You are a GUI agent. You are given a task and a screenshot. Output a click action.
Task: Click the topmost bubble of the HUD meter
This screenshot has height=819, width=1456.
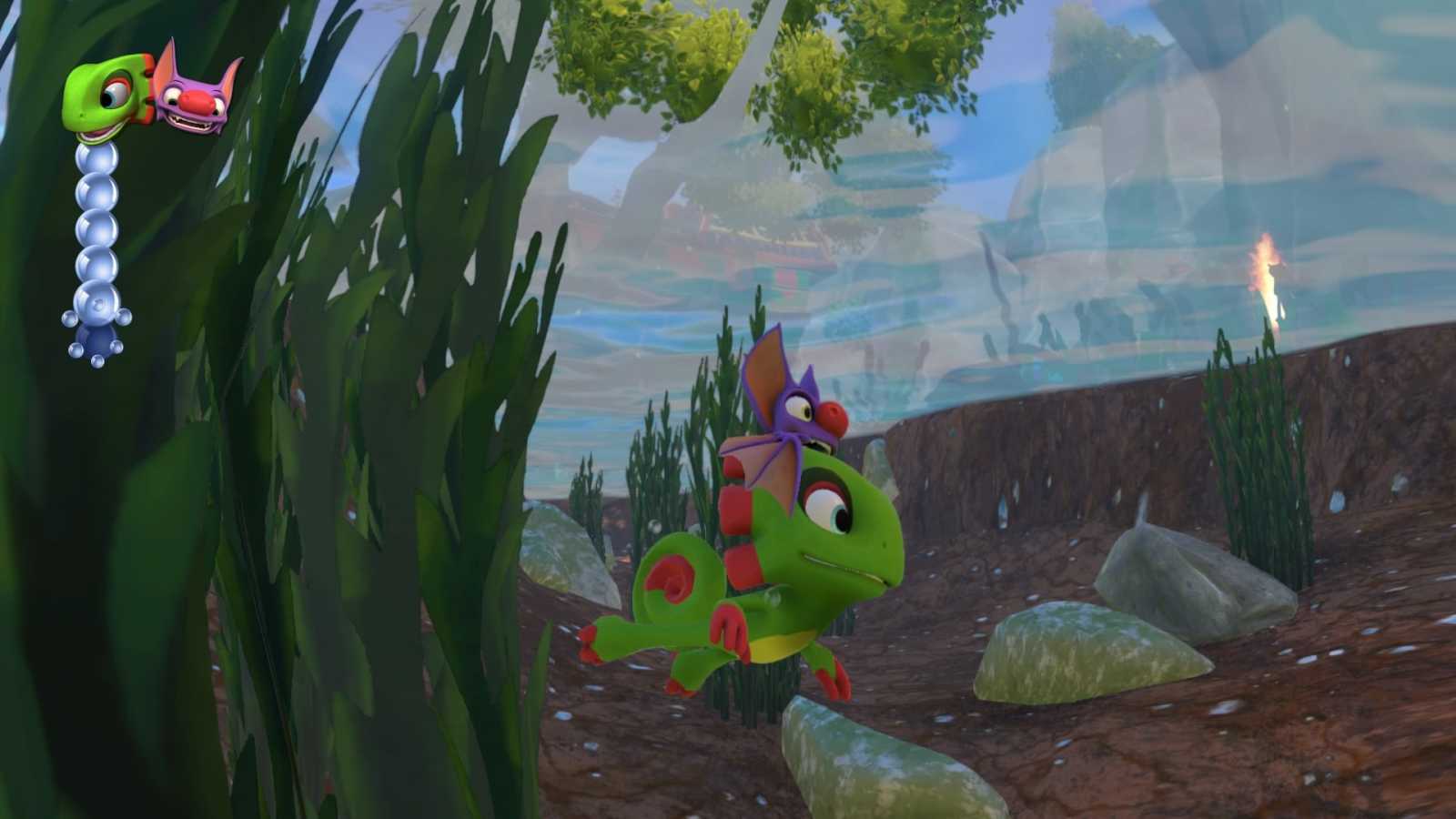click(94, 159)
